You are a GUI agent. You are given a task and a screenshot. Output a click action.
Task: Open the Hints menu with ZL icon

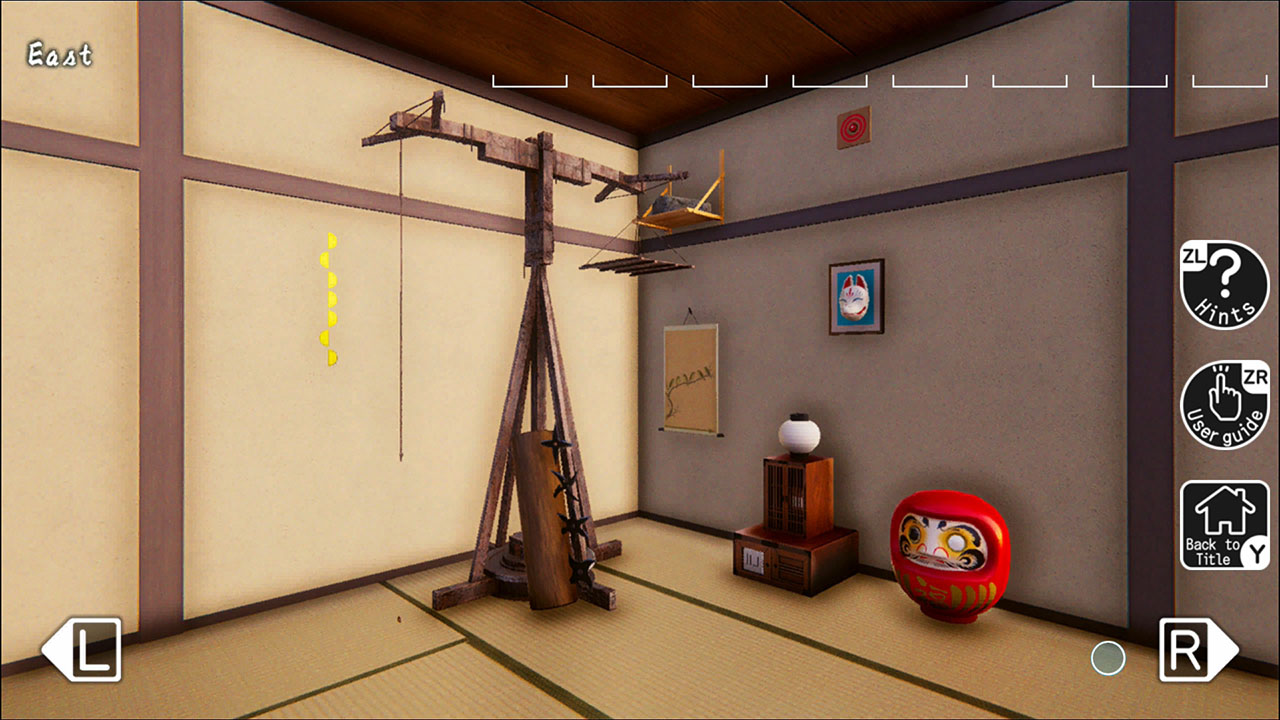click(1224, 286)
